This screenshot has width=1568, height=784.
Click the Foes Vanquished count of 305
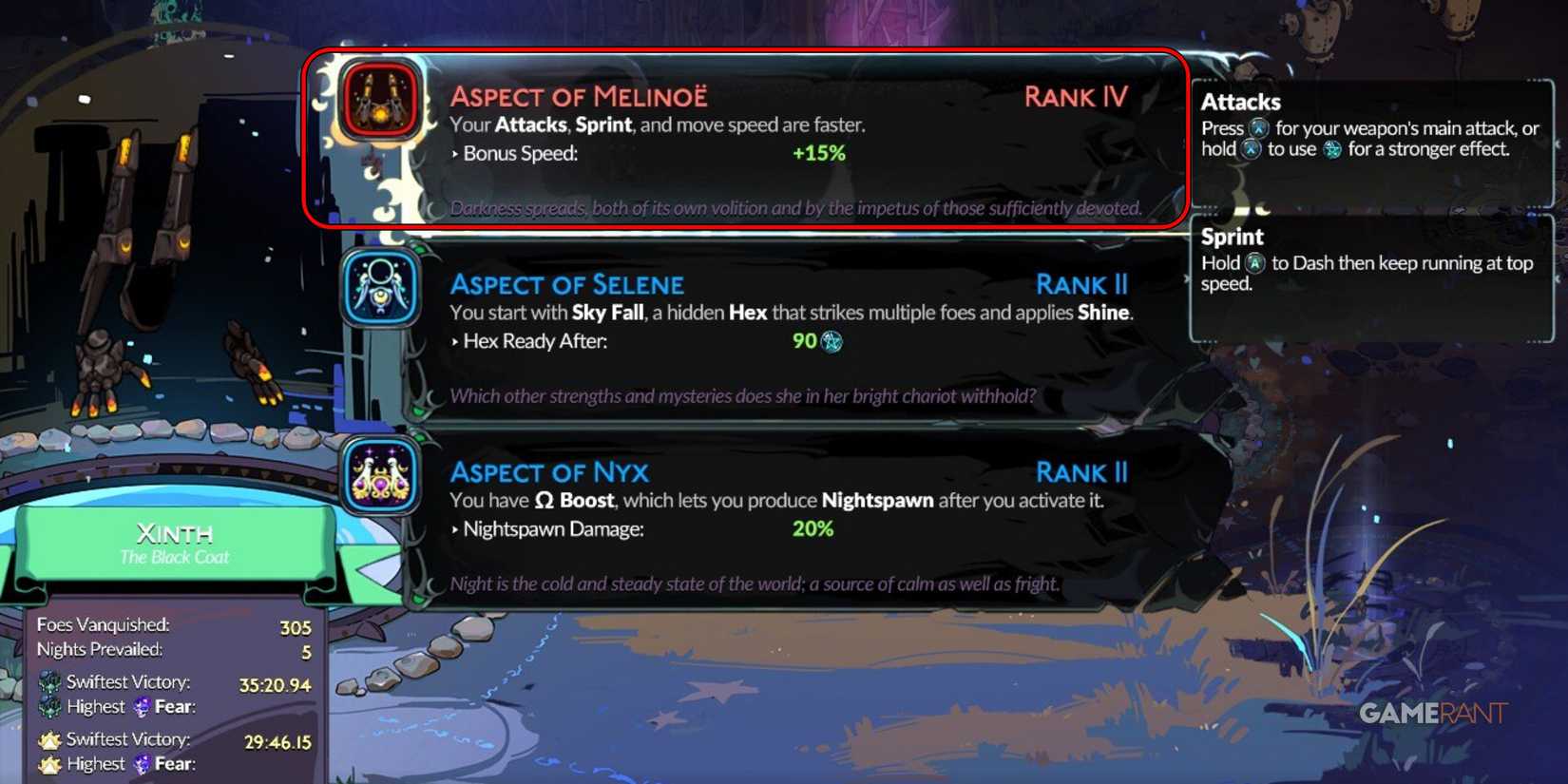pyautogui.click(x=296, y=626)
